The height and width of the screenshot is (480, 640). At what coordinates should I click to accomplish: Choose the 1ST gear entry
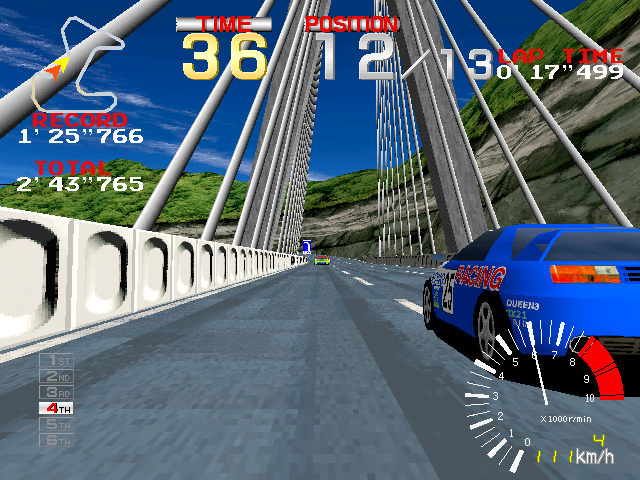(55, 360)
